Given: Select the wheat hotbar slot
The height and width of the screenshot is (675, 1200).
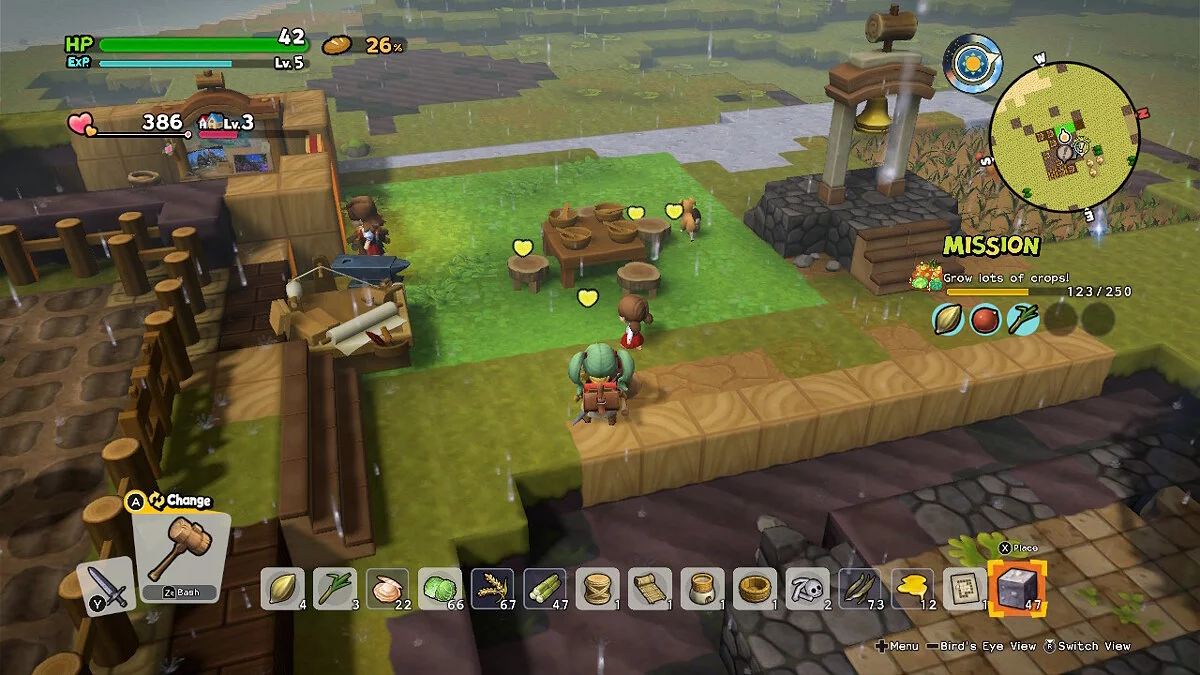Looking at the screenshot, I should tap(492, 588).
